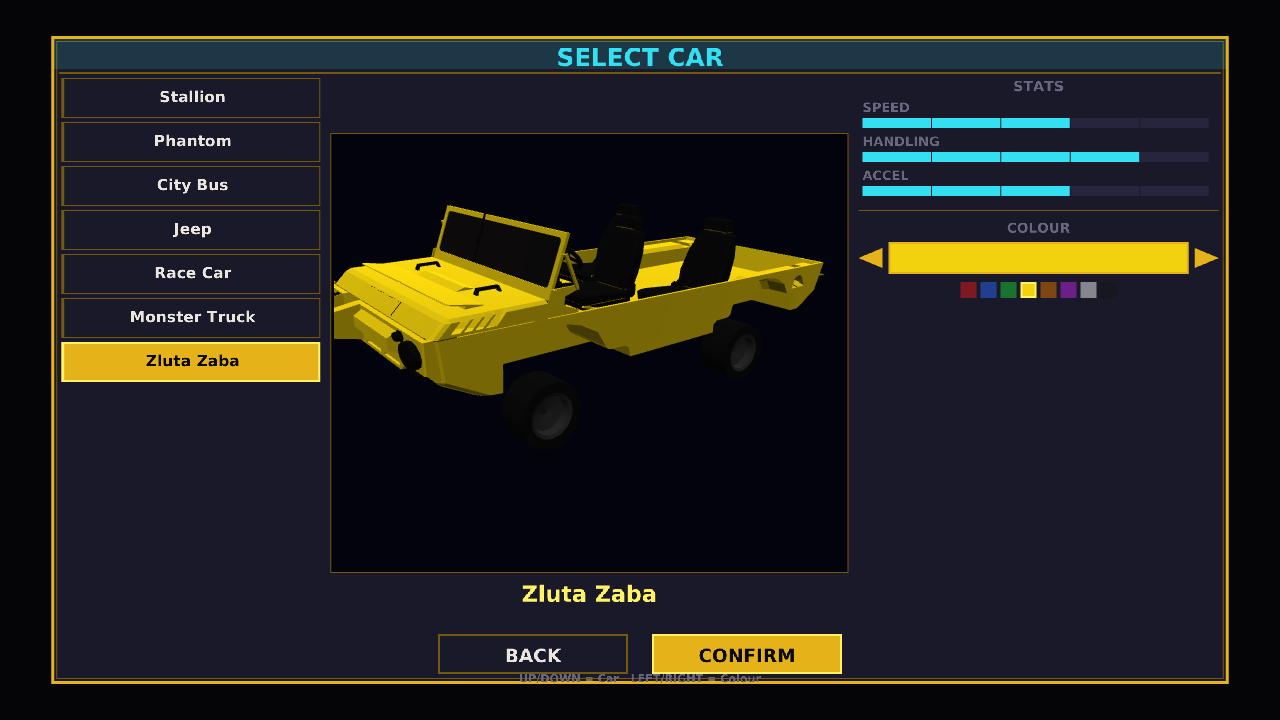Click the small yellow colour swatch
This screenshot has width=1280, height=720.
[1028, 290]
